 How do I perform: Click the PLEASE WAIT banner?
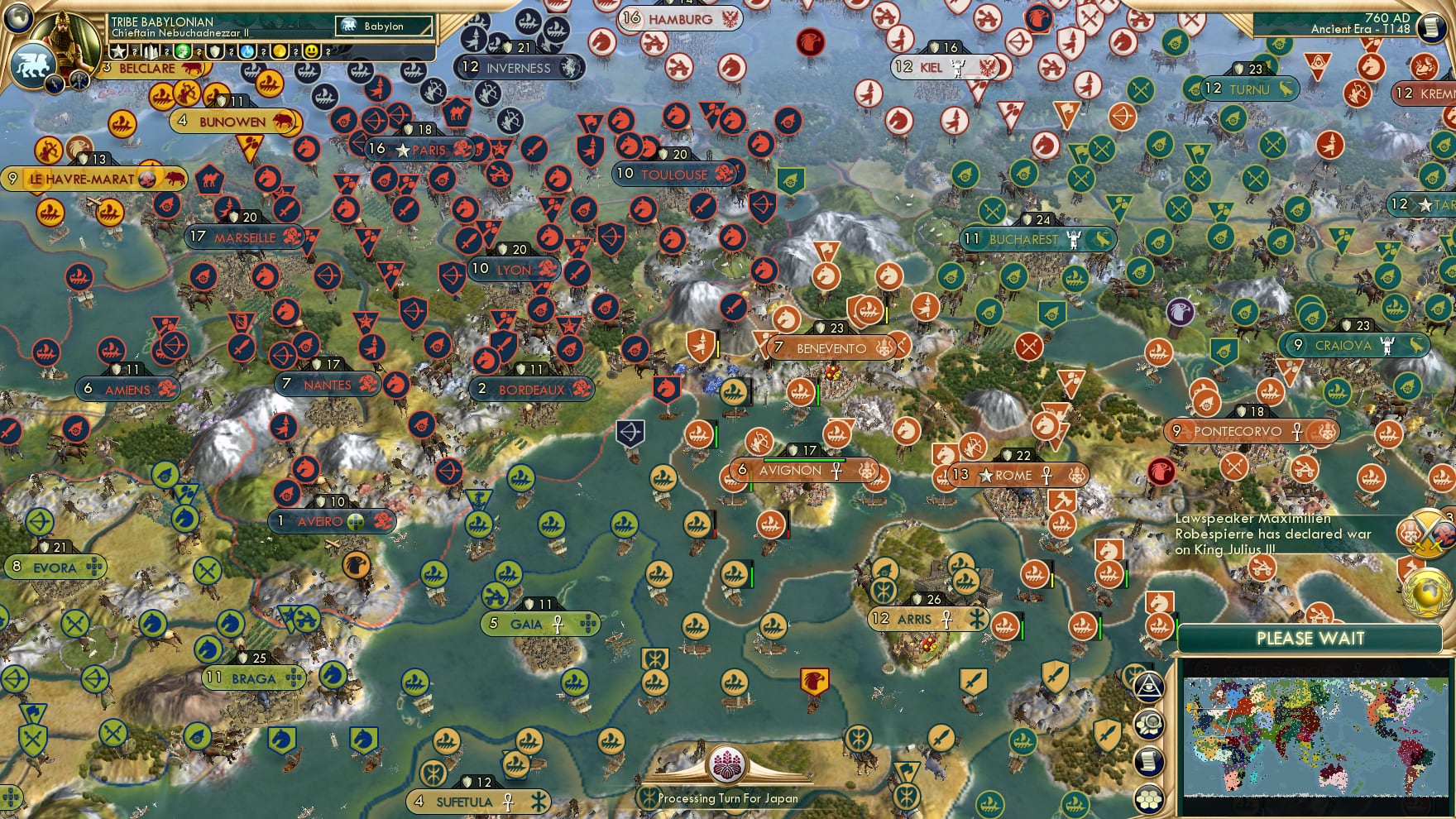pos(1310,637)
